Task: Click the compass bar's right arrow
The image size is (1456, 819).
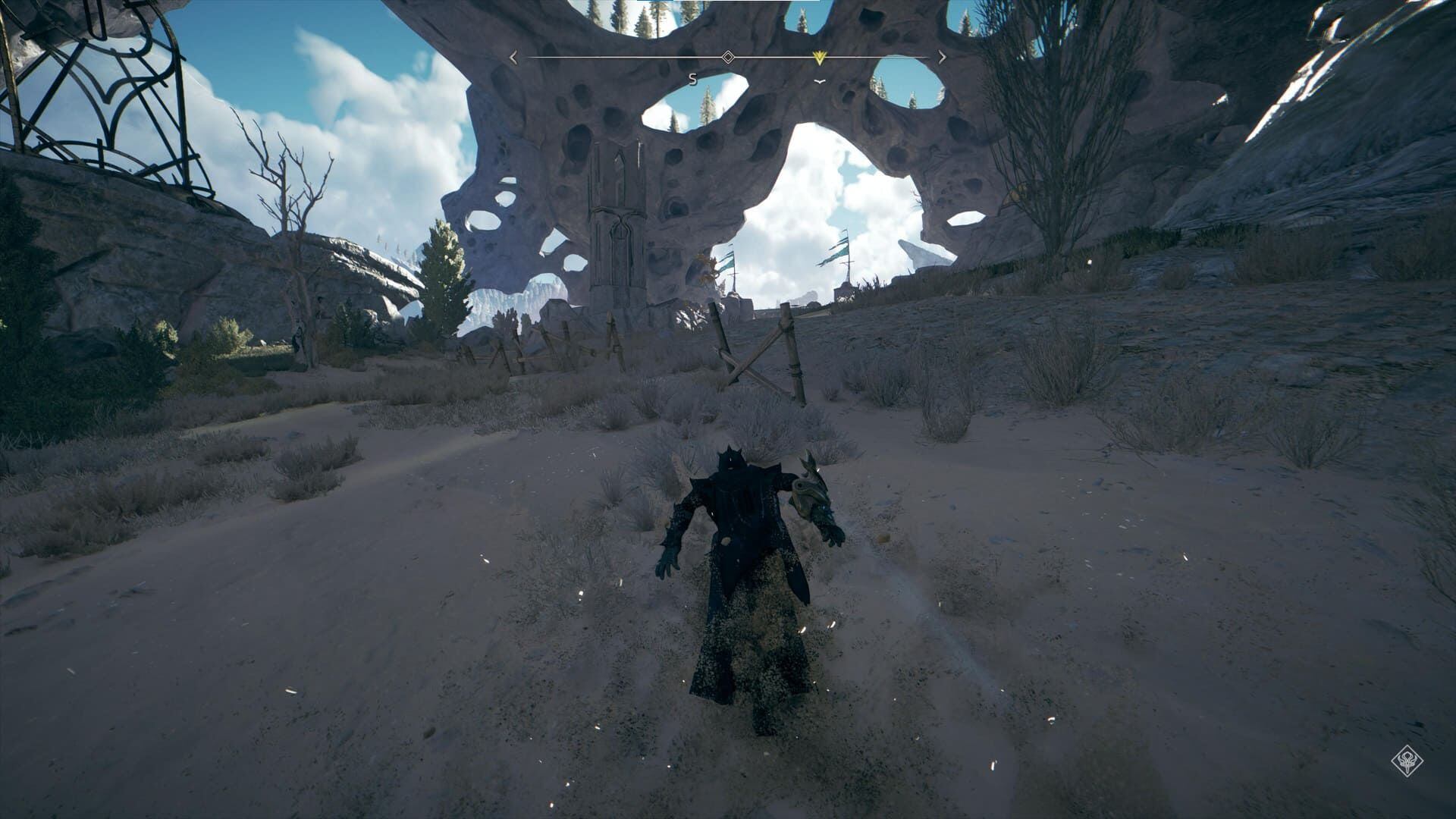Action: coord(942,57)
